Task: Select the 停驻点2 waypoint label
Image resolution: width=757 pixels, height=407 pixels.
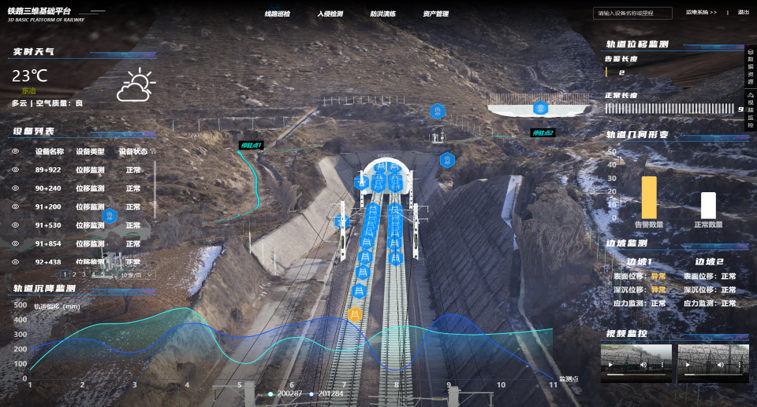Action: (541, 133)
